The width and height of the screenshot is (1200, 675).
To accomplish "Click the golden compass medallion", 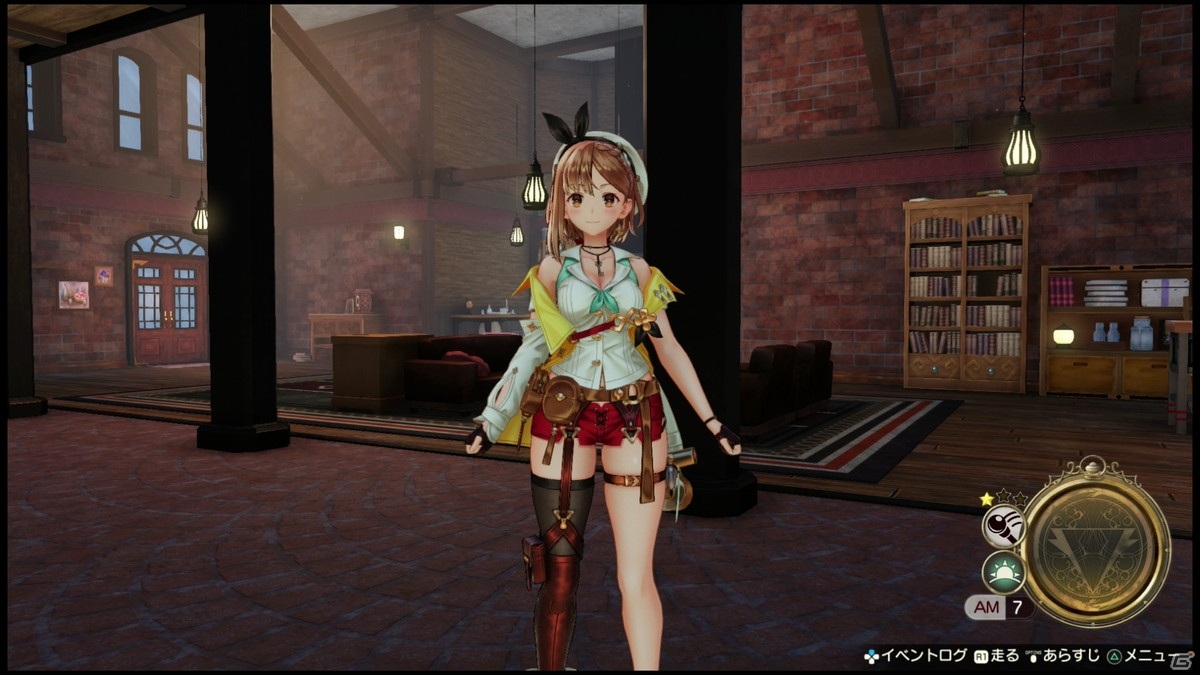I will click(x=1095, y=543).
